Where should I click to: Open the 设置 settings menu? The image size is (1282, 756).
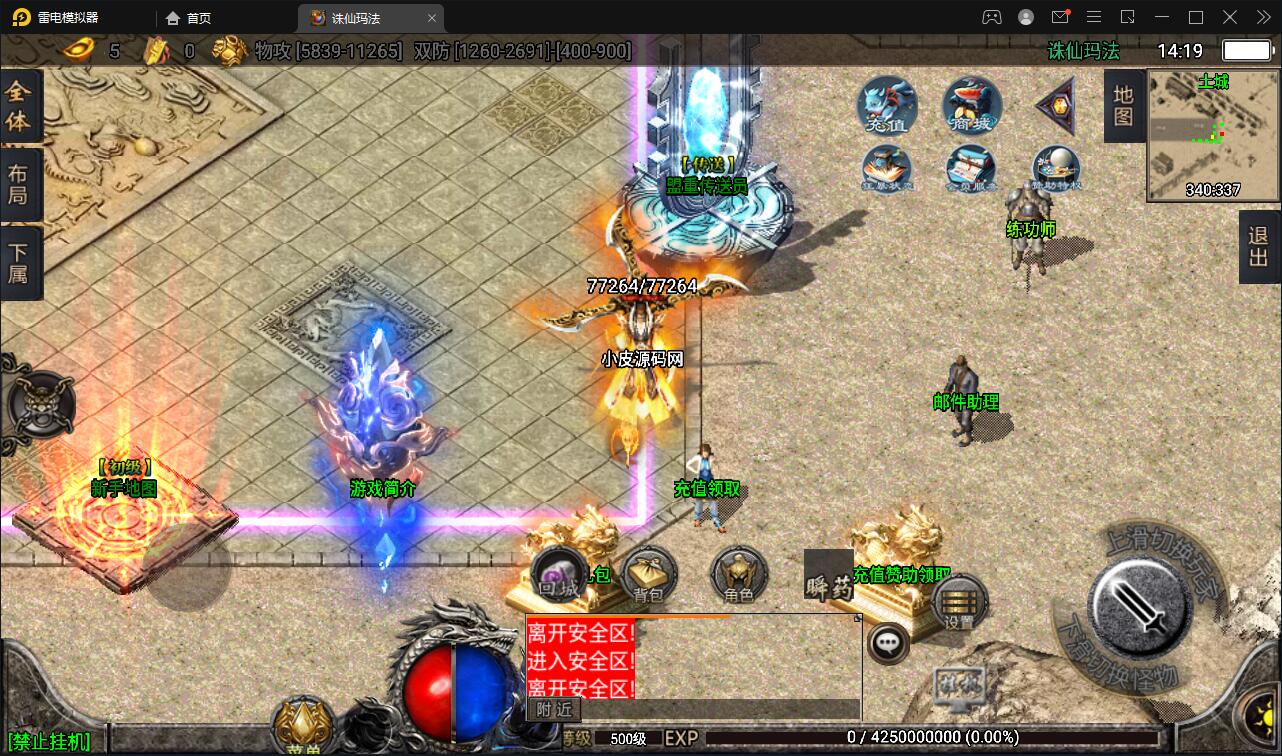[959, 603]
